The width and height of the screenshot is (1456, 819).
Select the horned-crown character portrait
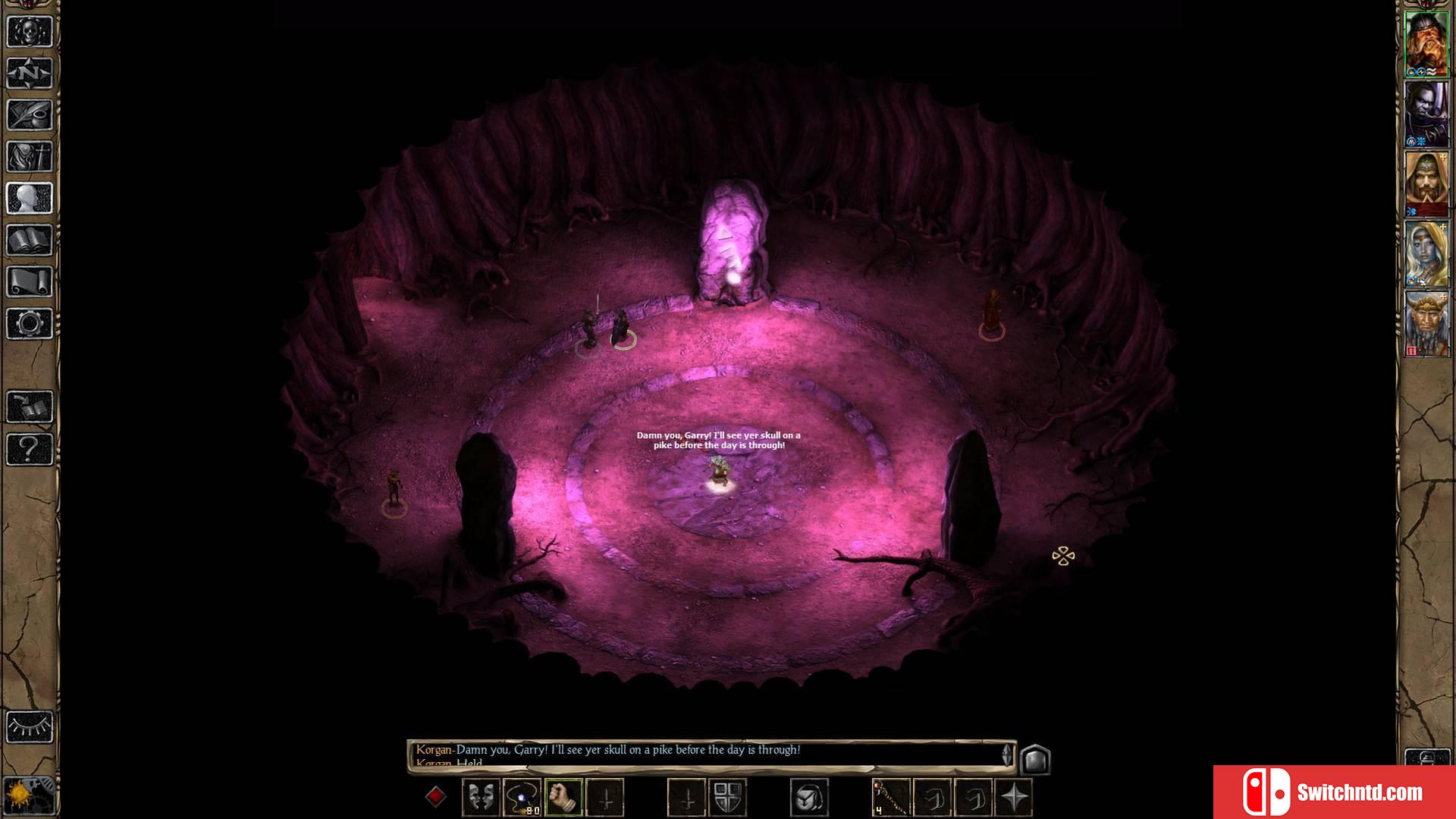click(1426, 325)
